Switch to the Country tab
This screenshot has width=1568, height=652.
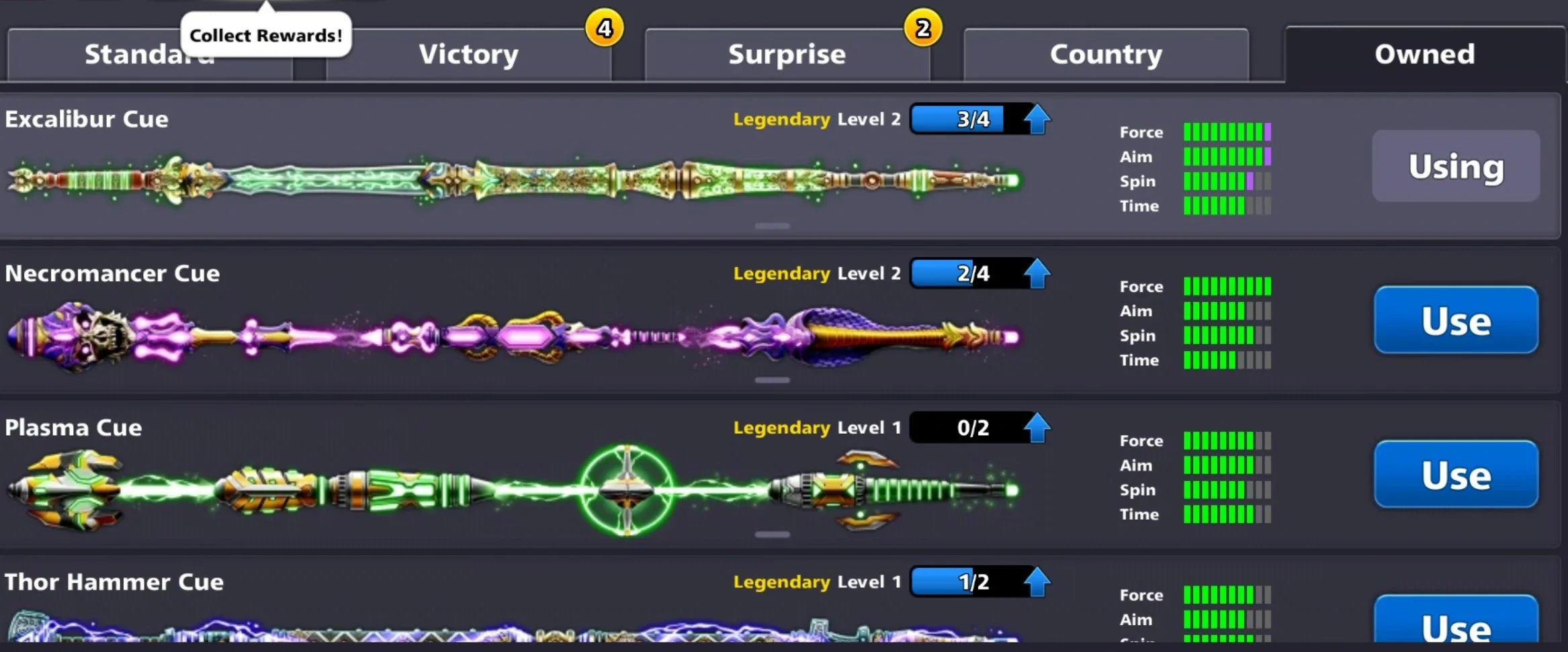(1106, 55)
